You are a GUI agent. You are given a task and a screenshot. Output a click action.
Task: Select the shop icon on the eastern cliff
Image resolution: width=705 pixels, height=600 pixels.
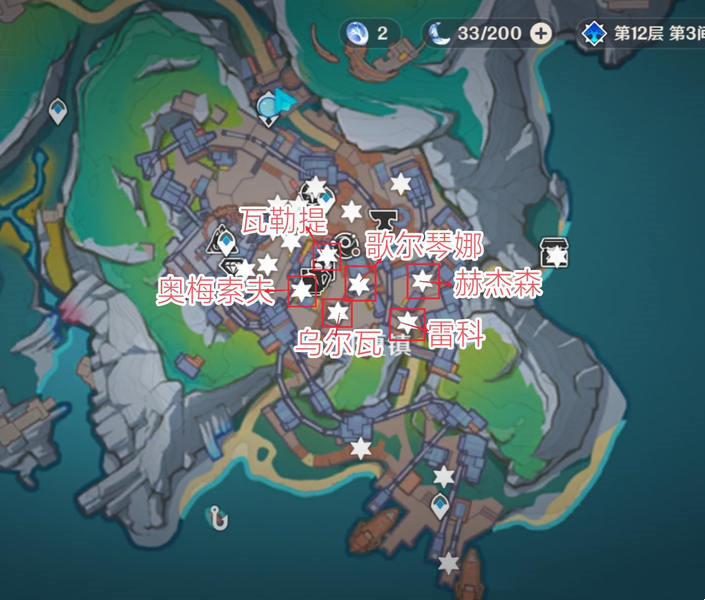coord(553,252)
